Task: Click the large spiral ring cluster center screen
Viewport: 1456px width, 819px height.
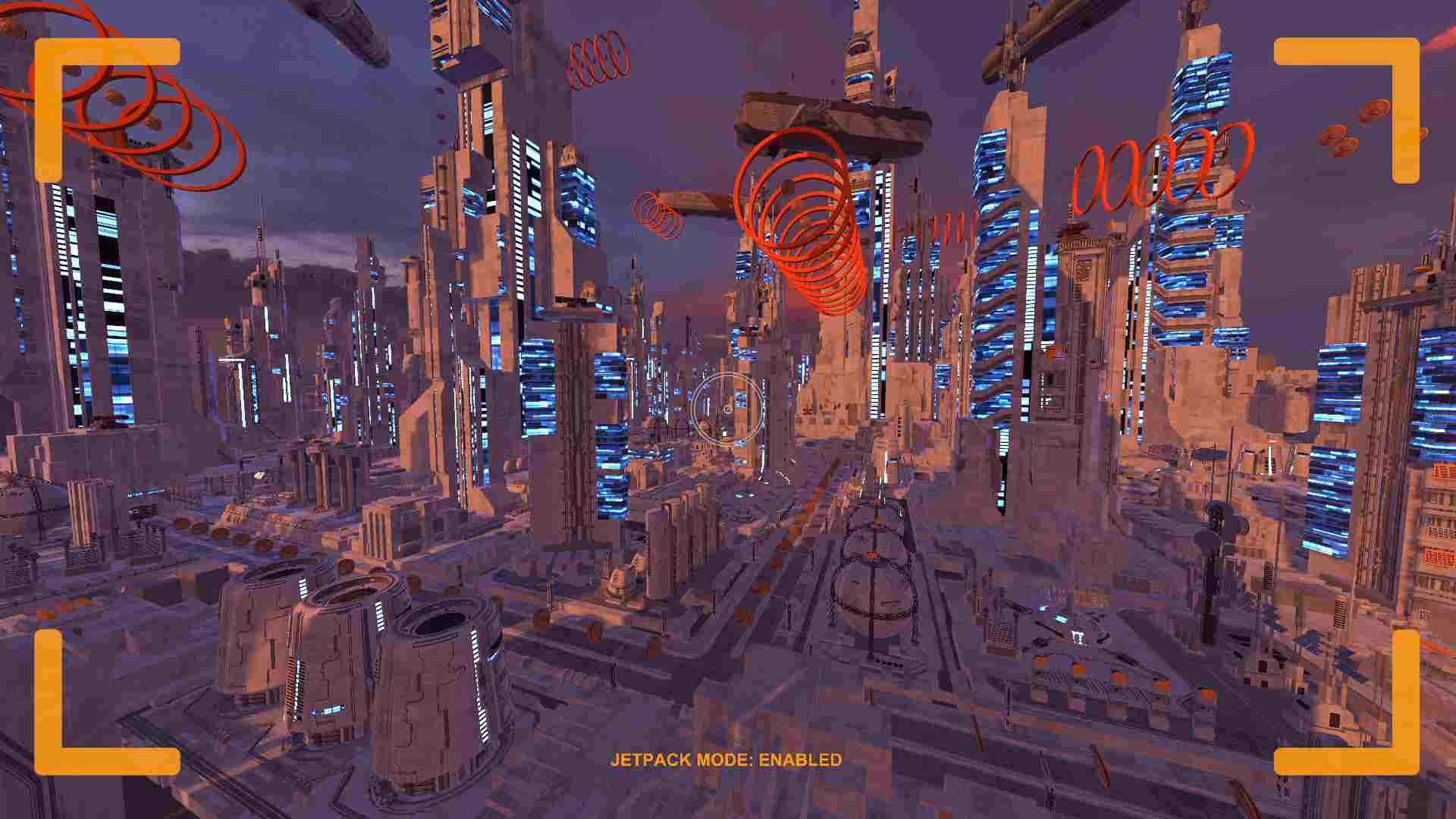Action: 804,220
